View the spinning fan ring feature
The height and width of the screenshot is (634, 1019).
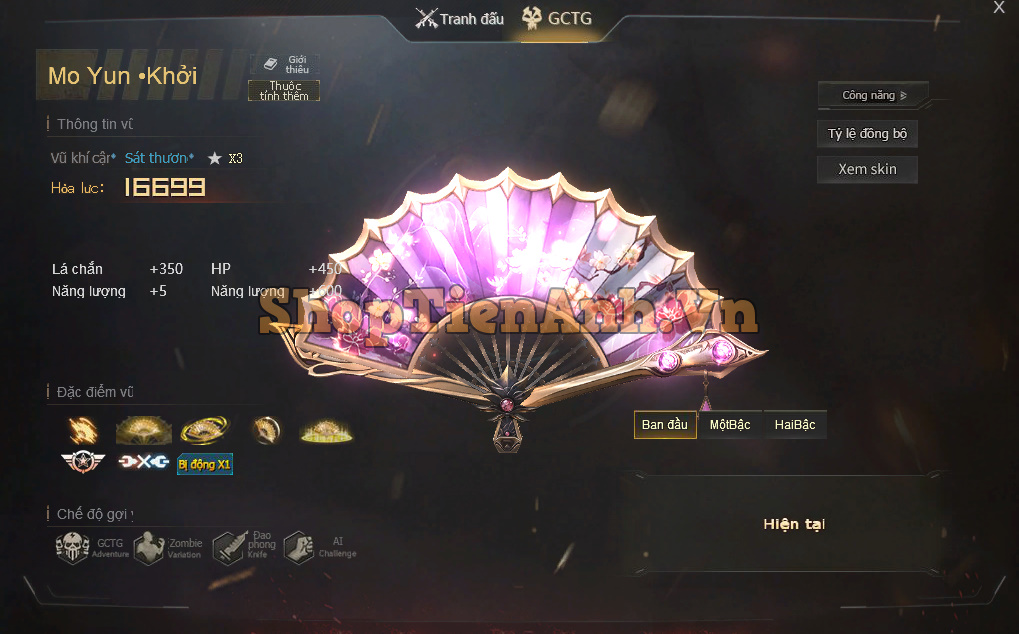(x=204, y=430)
